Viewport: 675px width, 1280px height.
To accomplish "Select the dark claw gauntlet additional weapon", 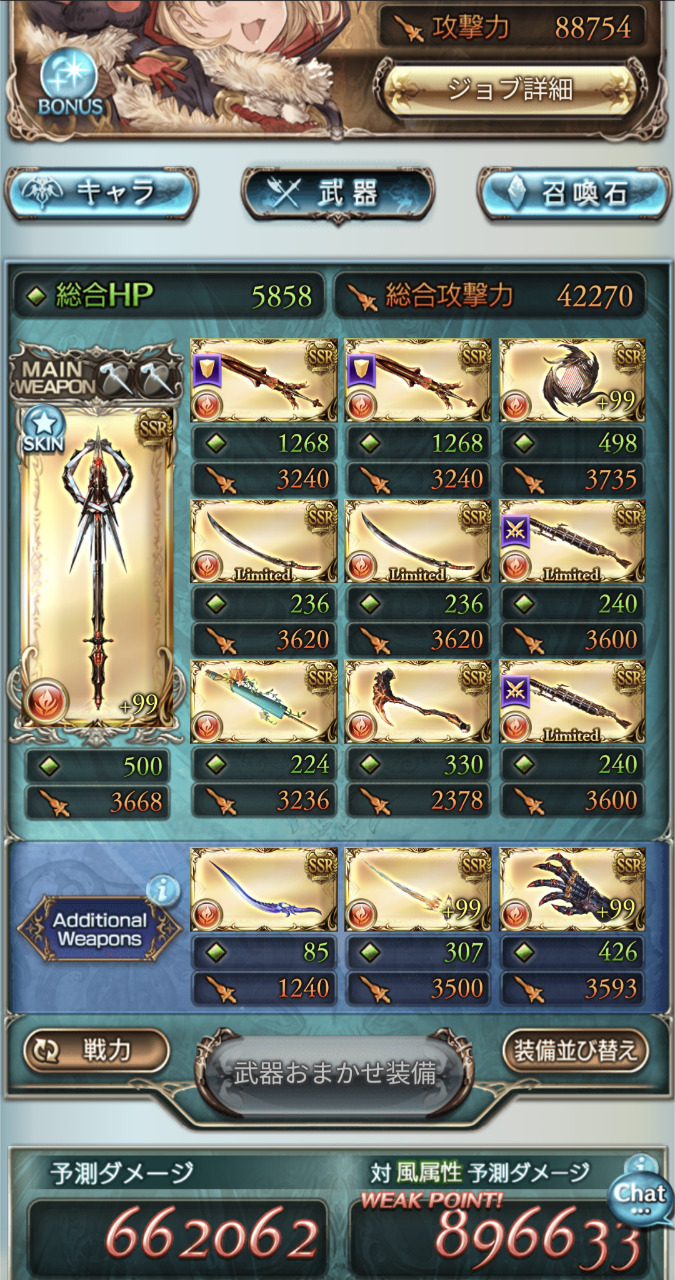I will point(571,890).
